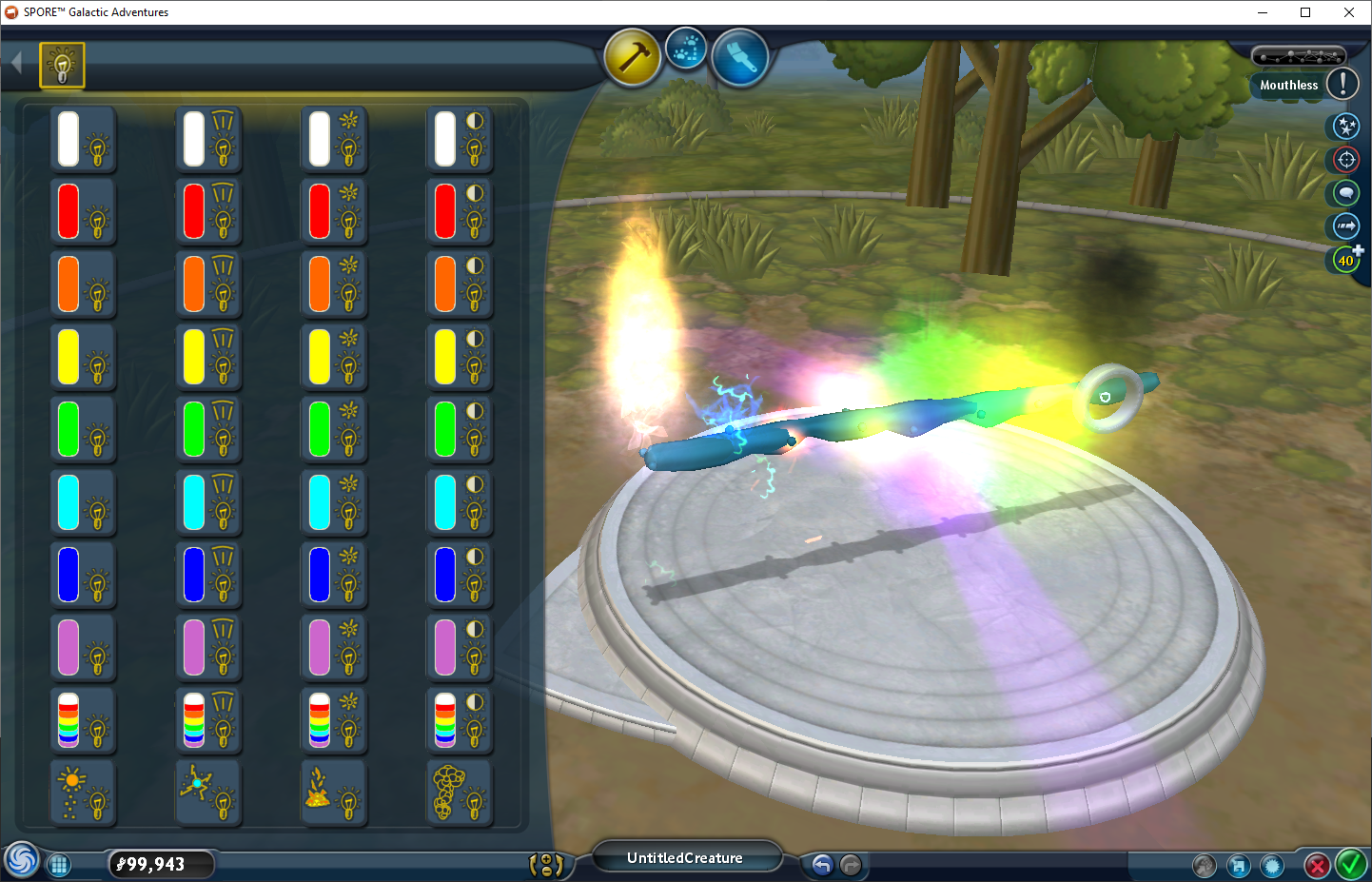Switch to the hammer build mode
This screenshot has width=1372, height=882.
coord(633,57)
